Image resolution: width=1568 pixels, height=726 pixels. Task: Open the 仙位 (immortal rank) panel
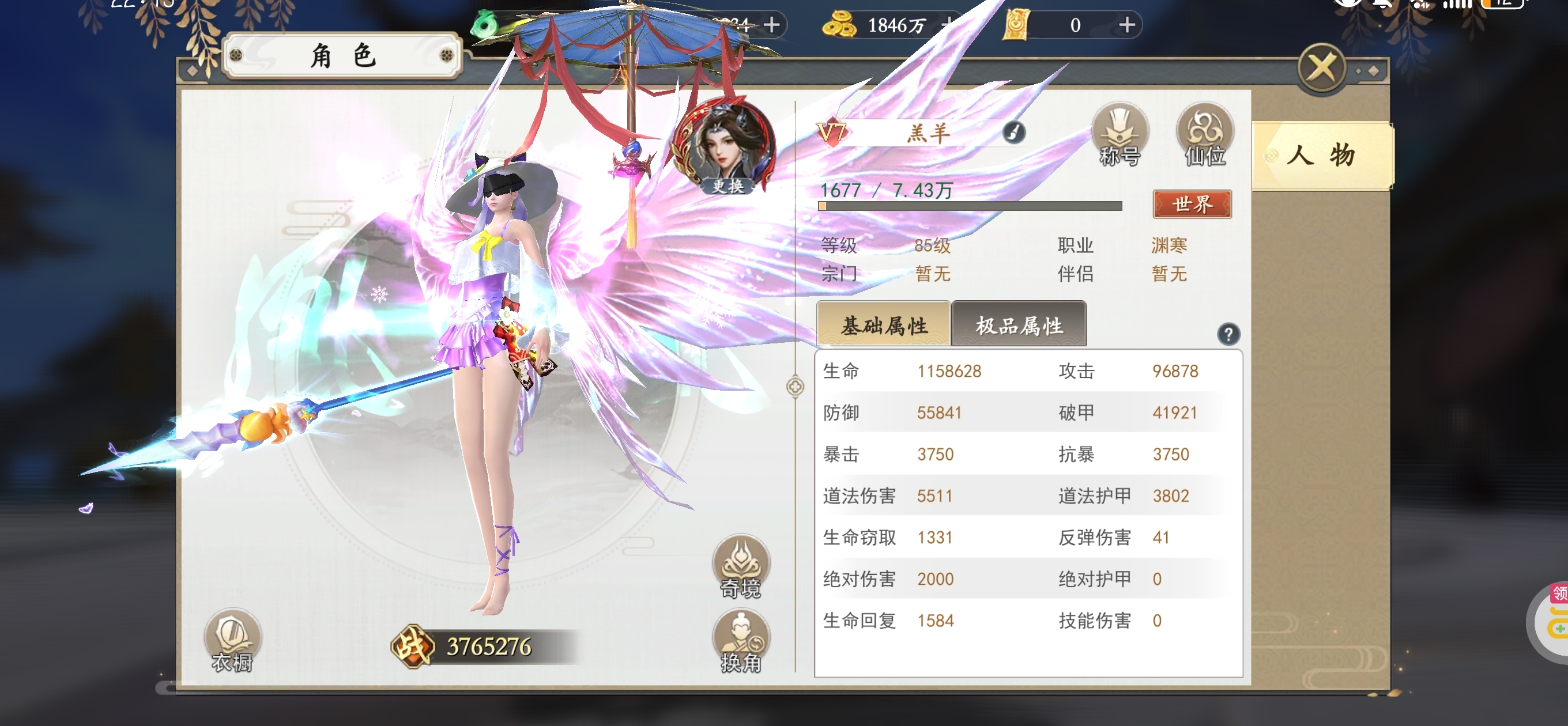[x=1204, y=135]
